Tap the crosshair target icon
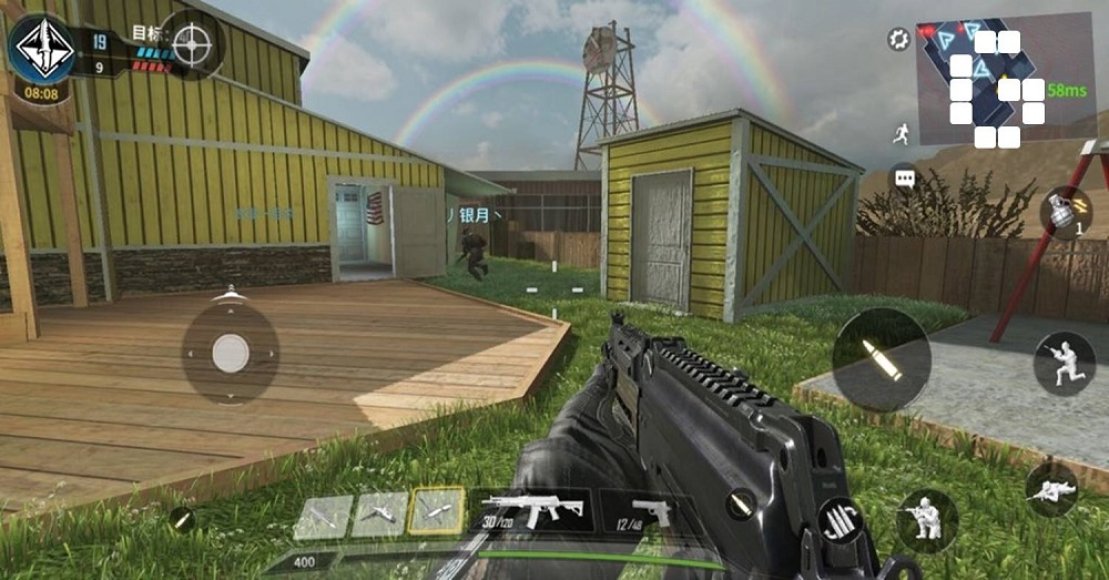This screenshot has height=580, width=1109. pyautogui.click(x=192, y=45)
